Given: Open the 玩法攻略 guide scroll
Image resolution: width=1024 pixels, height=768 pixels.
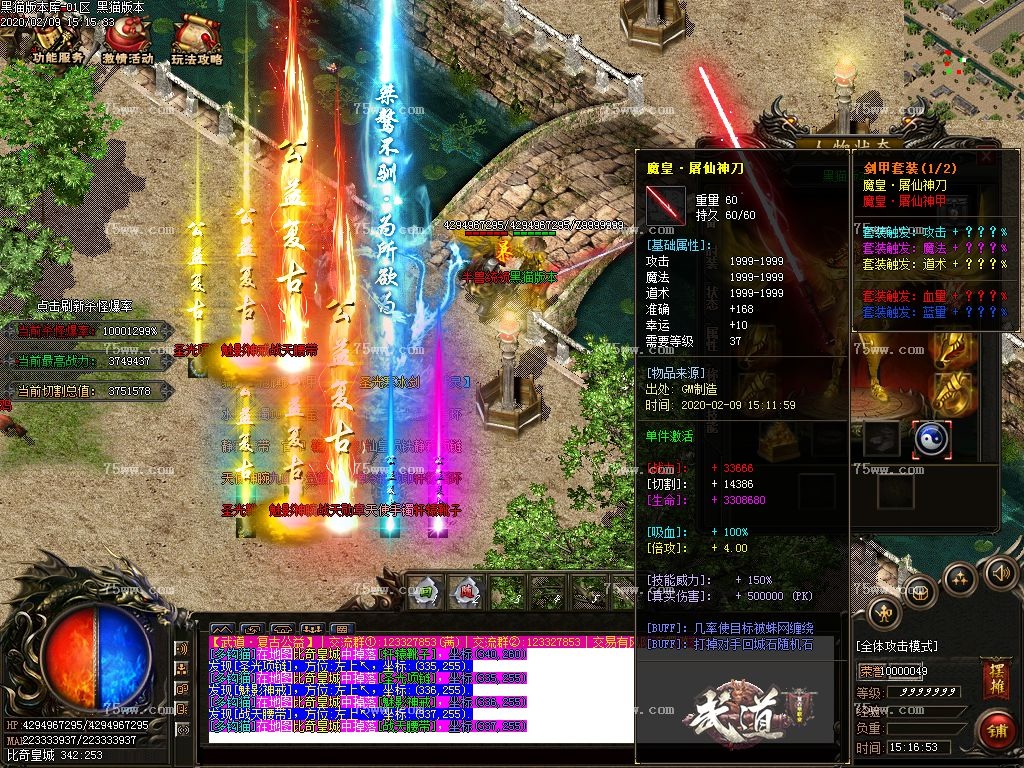Looking at the screenshot, I should pos(195,42).
